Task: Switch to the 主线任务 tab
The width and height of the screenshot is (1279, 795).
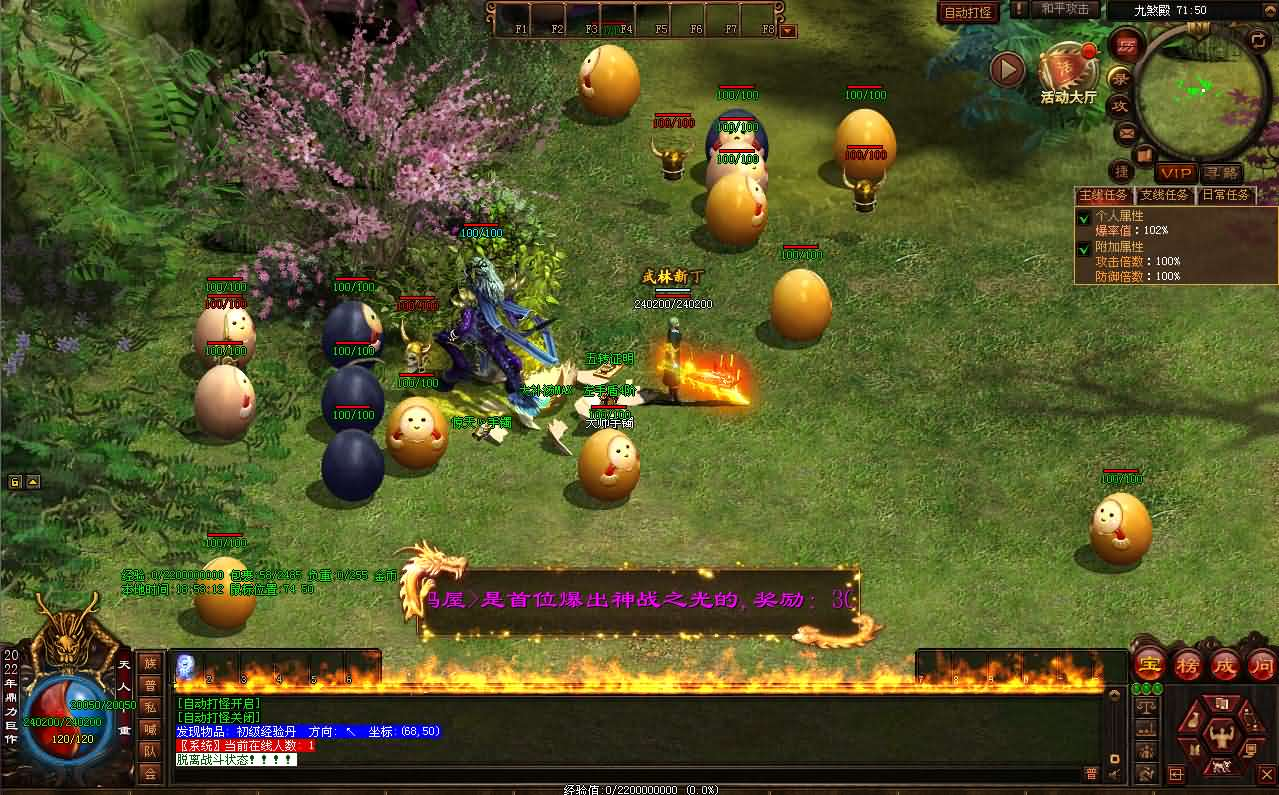Action: [1104, 195]
